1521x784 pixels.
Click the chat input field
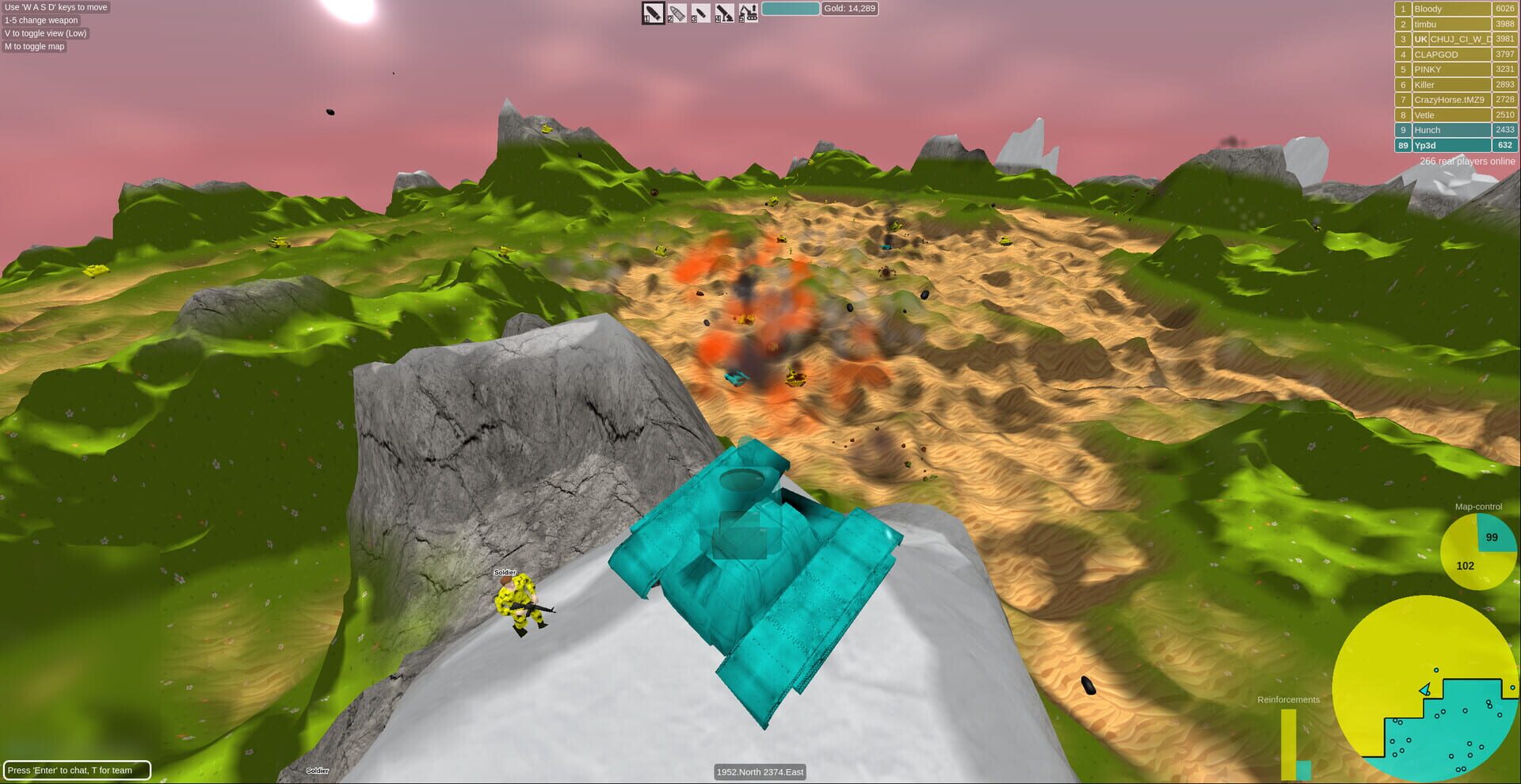tap(77, 769)
